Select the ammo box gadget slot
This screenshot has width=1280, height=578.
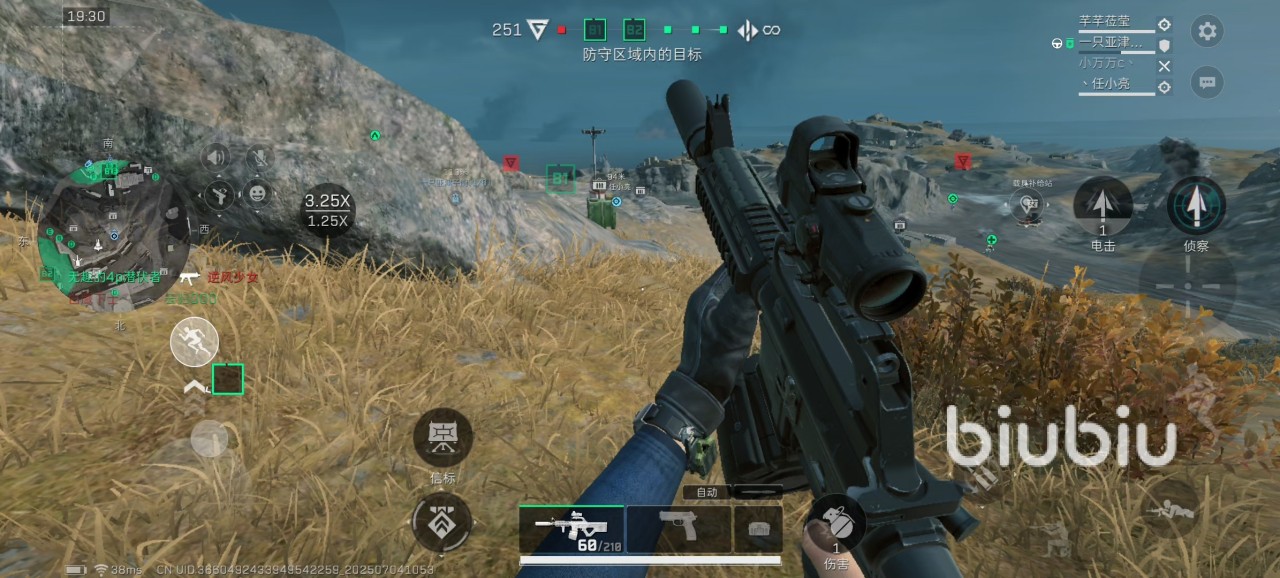(758, 528)
